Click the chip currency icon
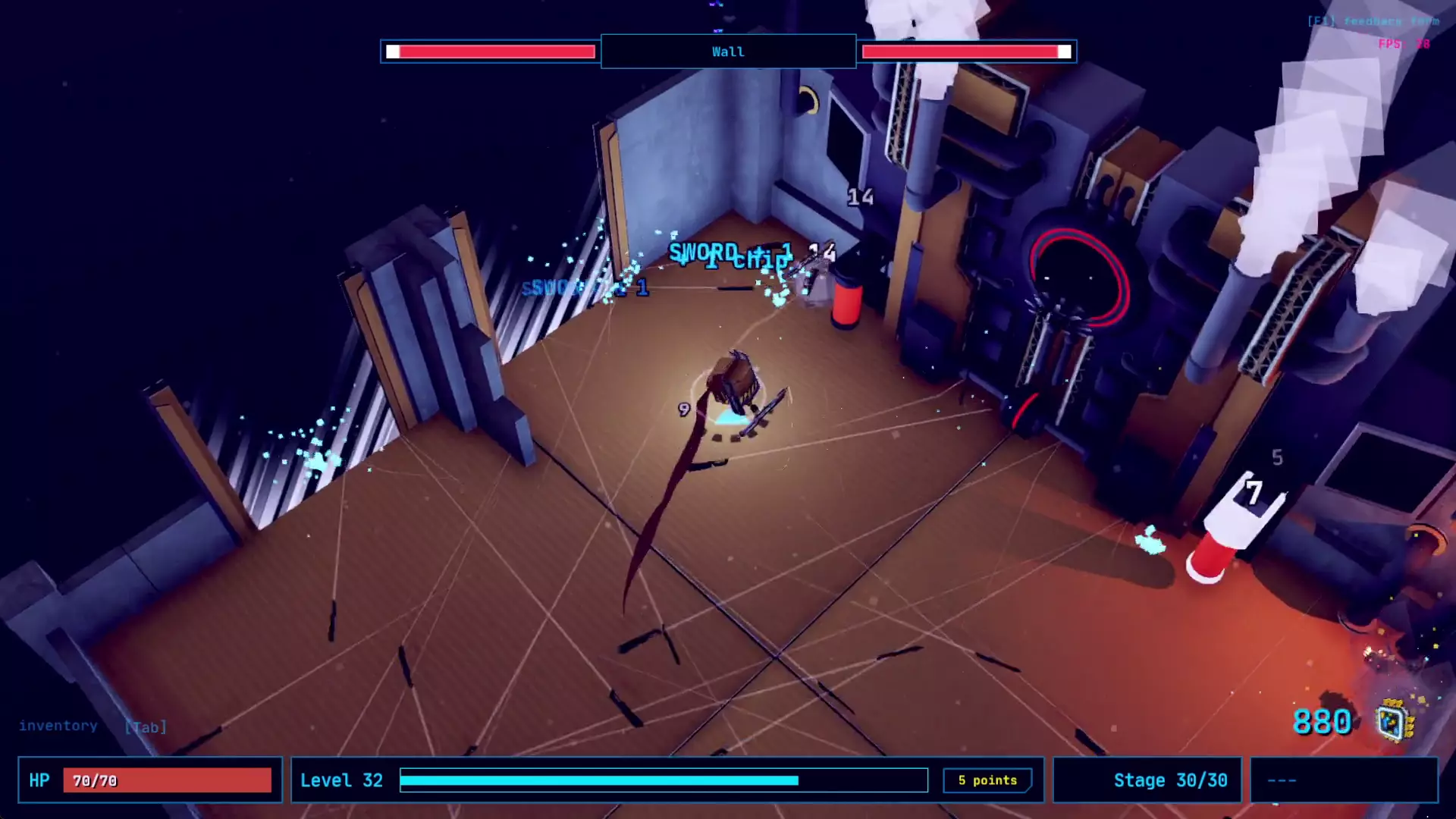 (1395, 721)
